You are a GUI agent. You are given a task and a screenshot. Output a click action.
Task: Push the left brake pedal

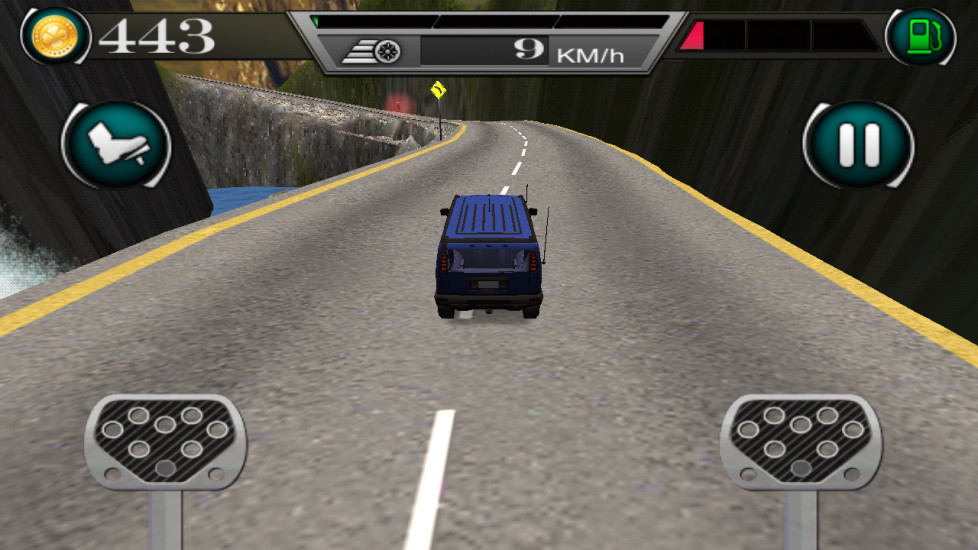click(x=165, y=441)
